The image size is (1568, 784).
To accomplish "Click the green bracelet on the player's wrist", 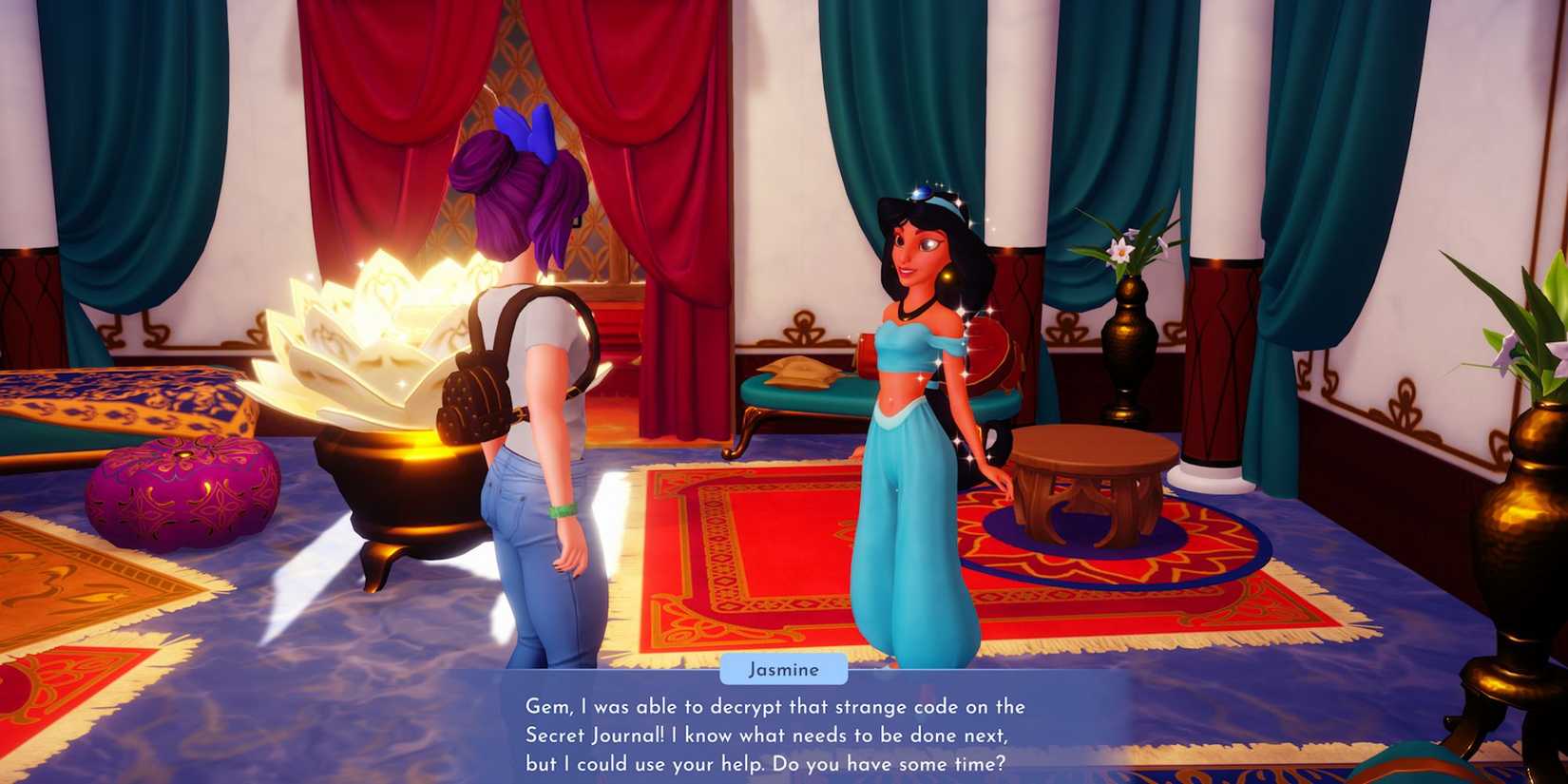I will tap(564, 510).
